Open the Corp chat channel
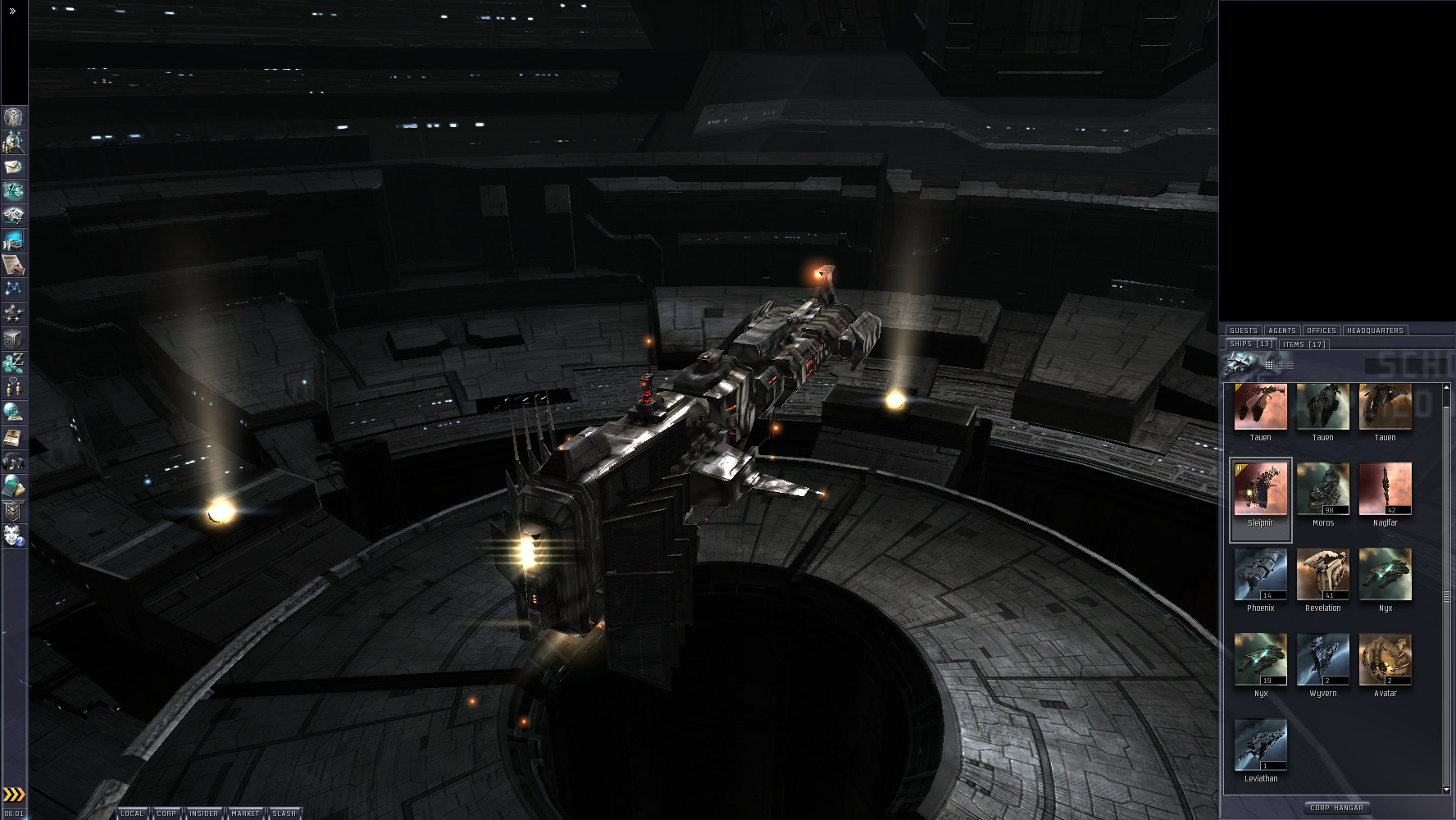 166,813
